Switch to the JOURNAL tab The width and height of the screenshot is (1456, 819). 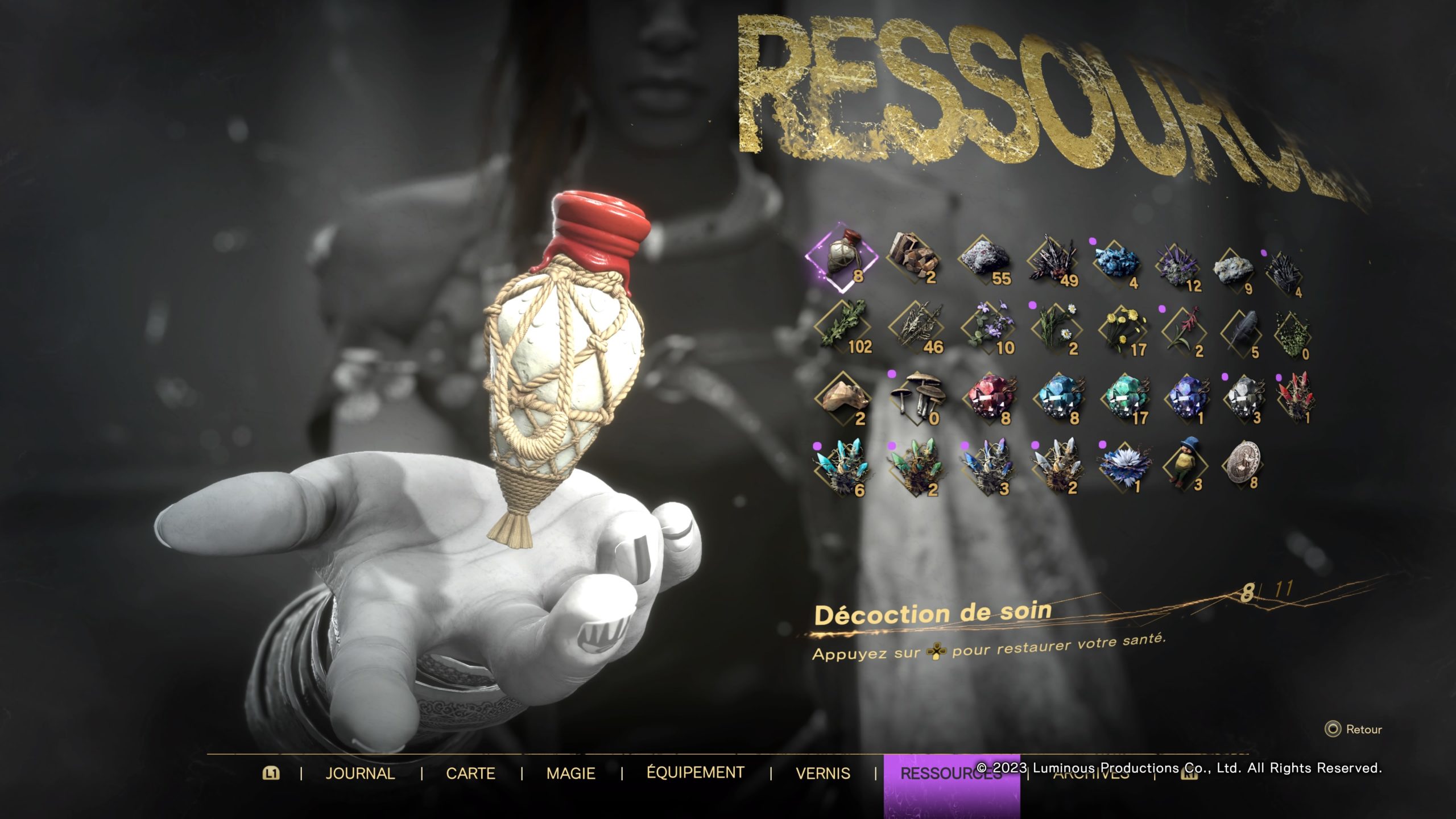click(360, 773)
